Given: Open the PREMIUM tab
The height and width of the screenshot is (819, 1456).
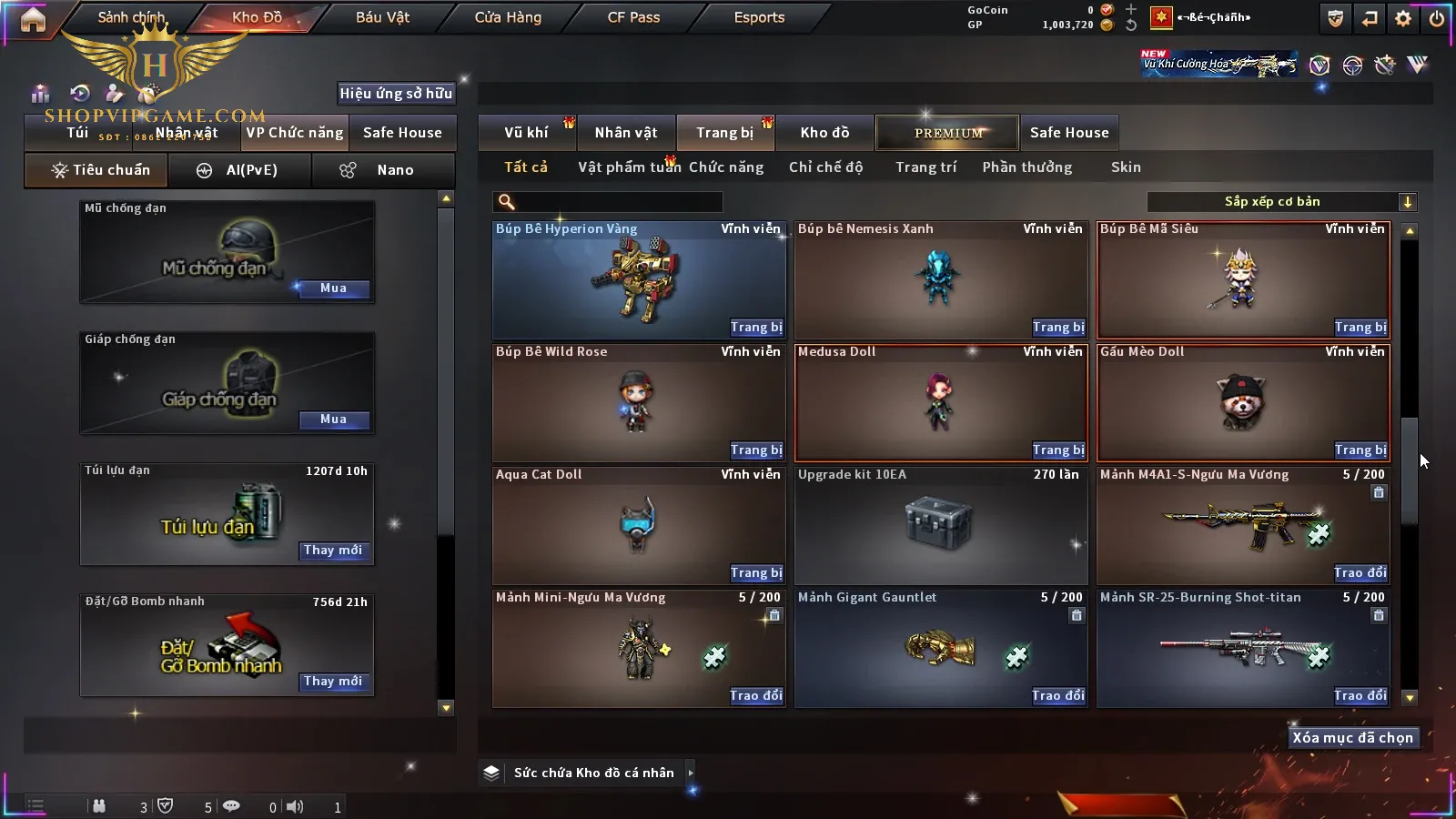Looking at the screenshot, I should (x=947, y=133).
